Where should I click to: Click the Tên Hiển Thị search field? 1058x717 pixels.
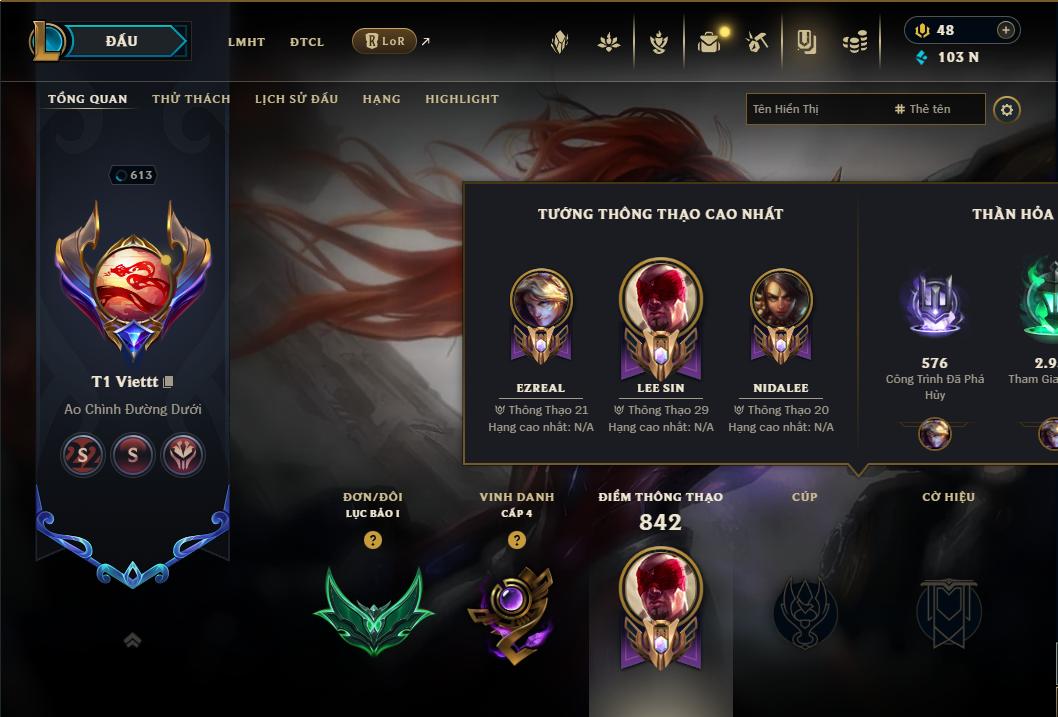[x=815, y=109]
